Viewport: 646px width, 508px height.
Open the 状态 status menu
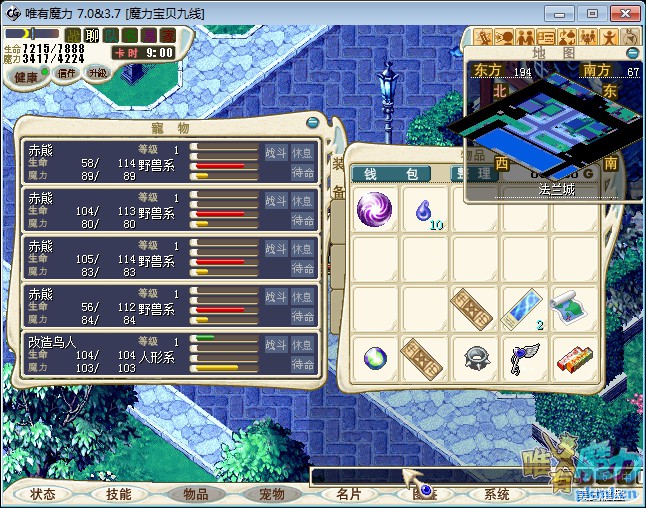tap(43, 494)
